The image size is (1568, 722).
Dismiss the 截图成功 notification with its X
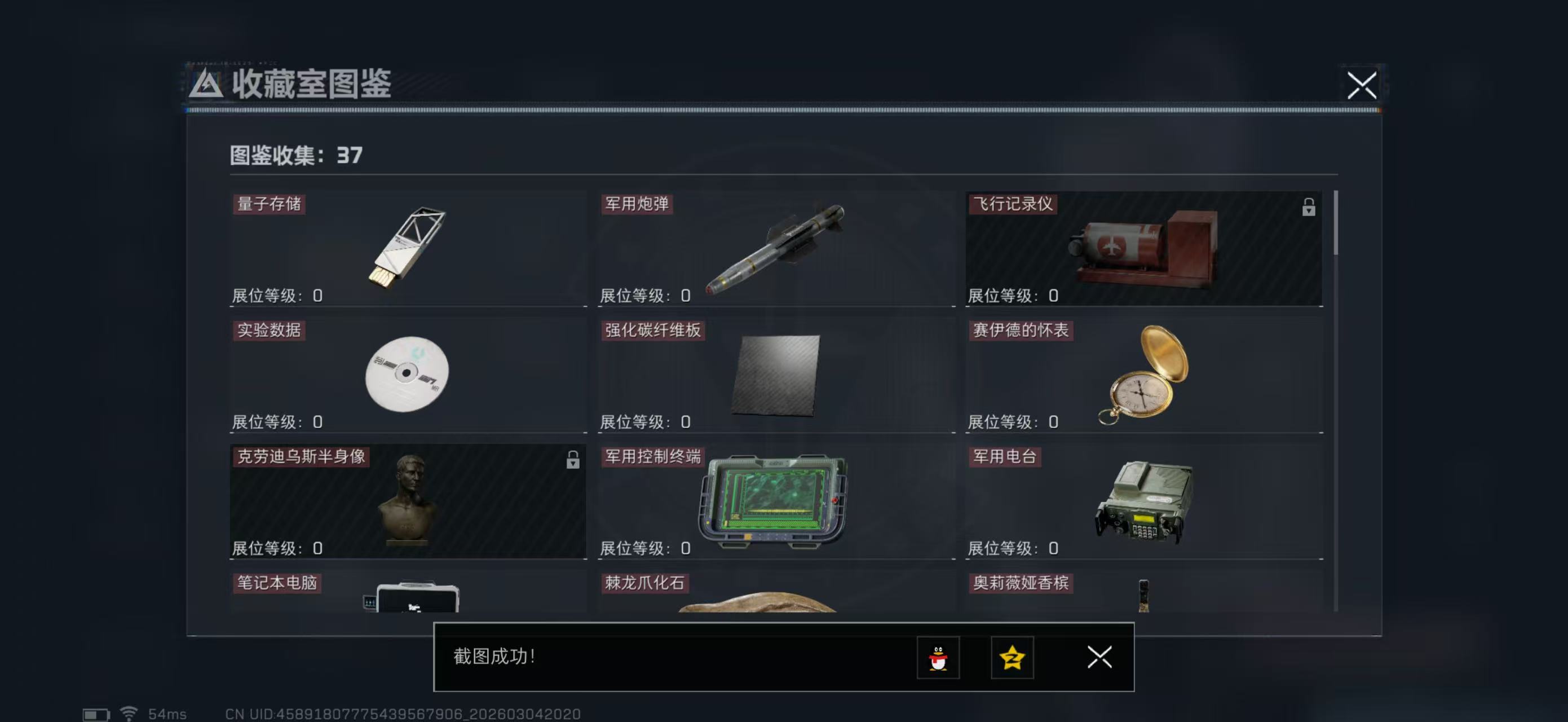click(x=1099, y=658)
